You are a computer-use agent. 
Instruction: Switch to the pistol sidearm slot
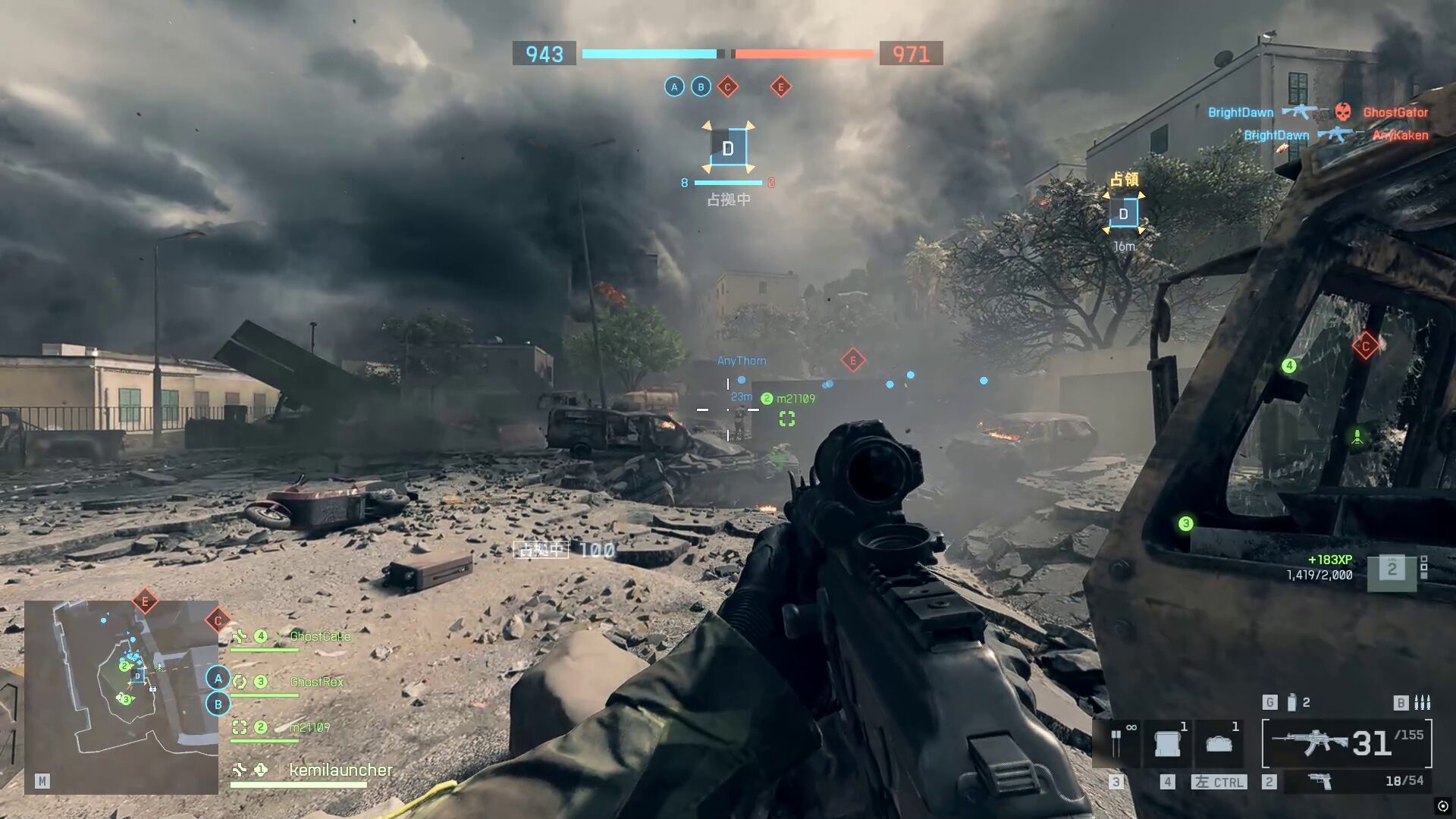[1320, 781]
